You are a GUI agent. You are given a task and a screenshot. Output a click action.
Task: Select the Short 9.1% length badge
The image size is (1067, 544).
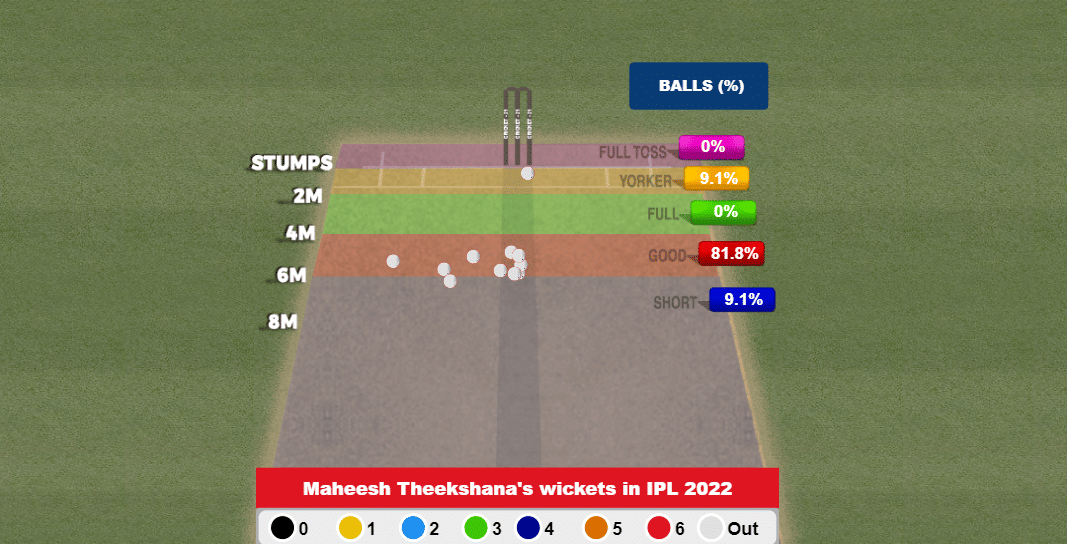(742, 299)
